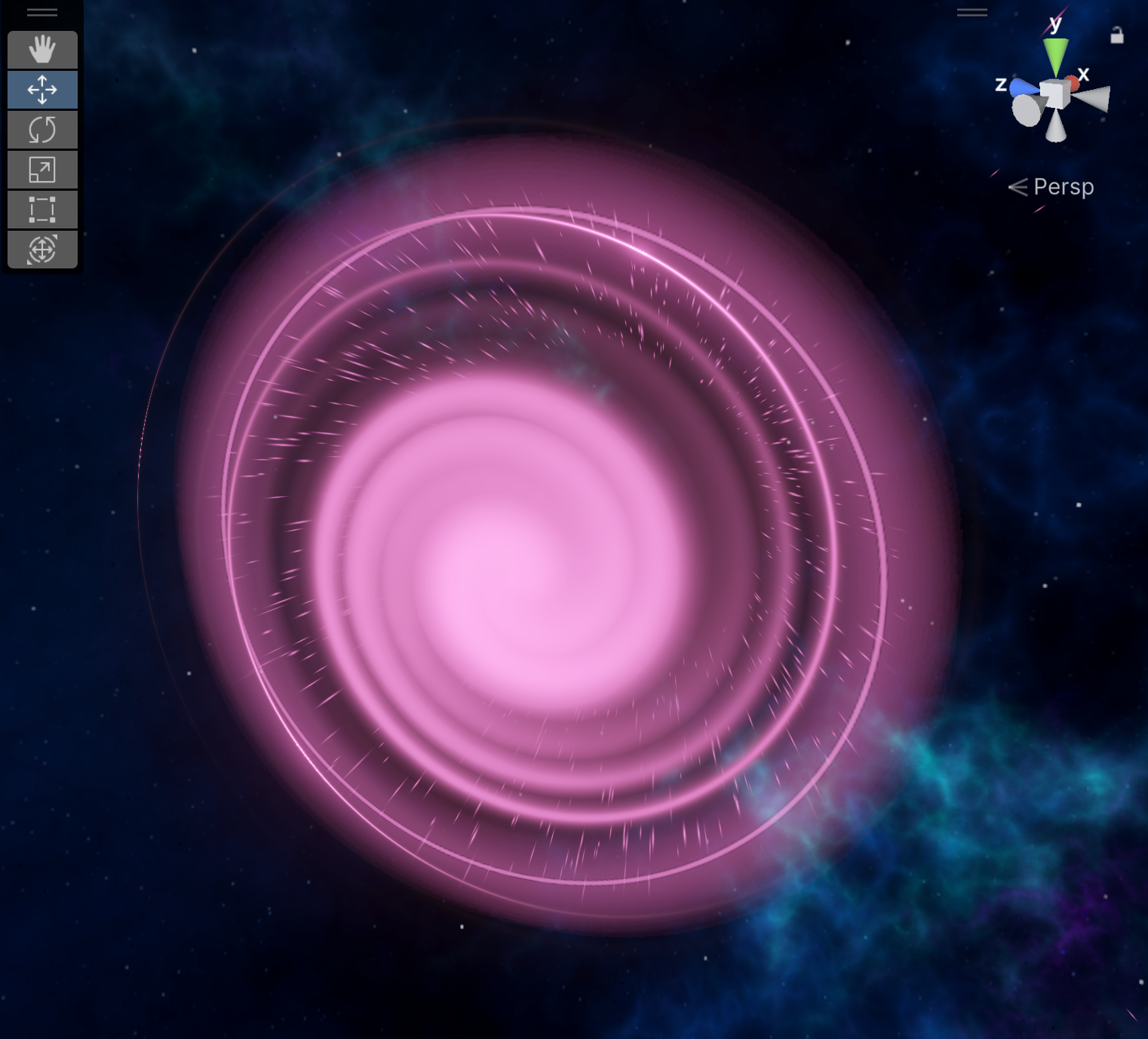This screenshot has height=1039, width=1148.
Task: Click the bottom white cone to look upward
Action: point(1056,128)
